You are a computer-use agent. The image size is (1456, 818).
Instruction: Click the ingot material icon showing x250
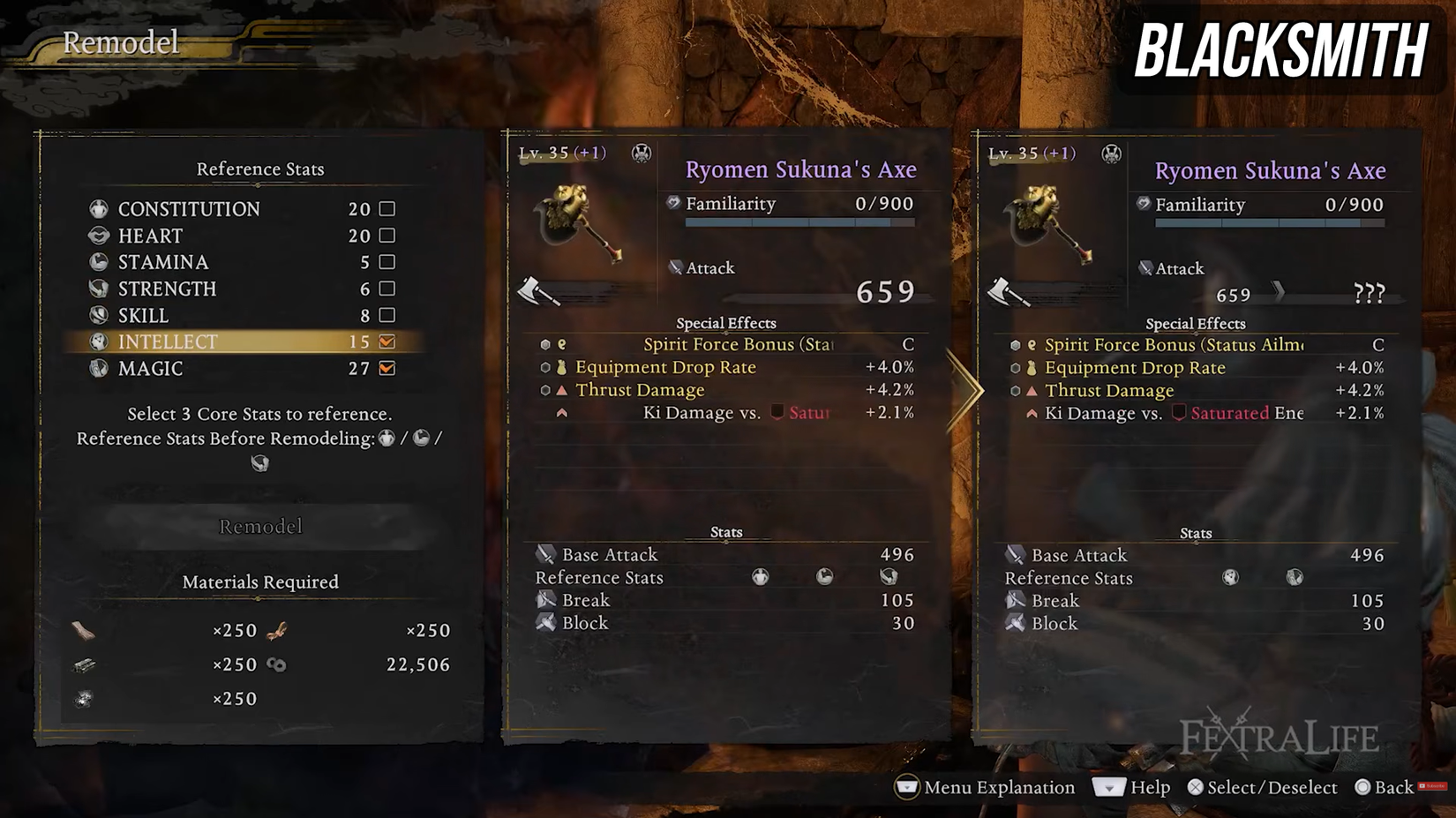point(86,664)
